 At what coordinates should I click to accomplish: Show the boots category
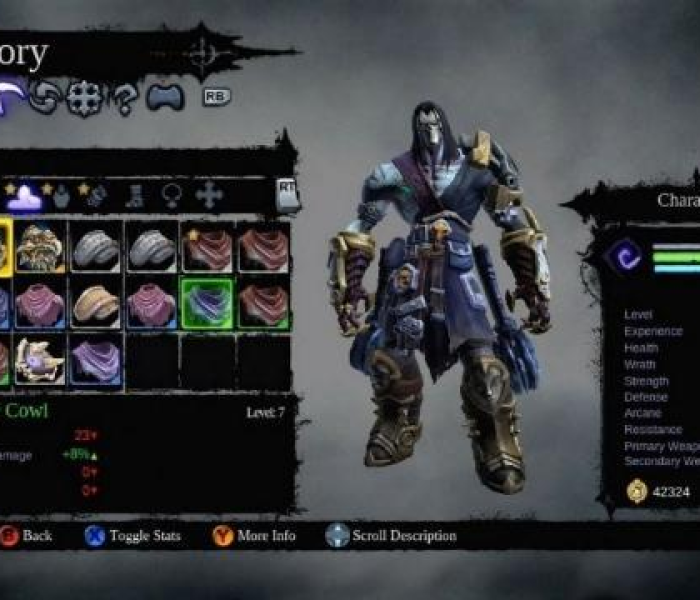[x=135, y=195]
